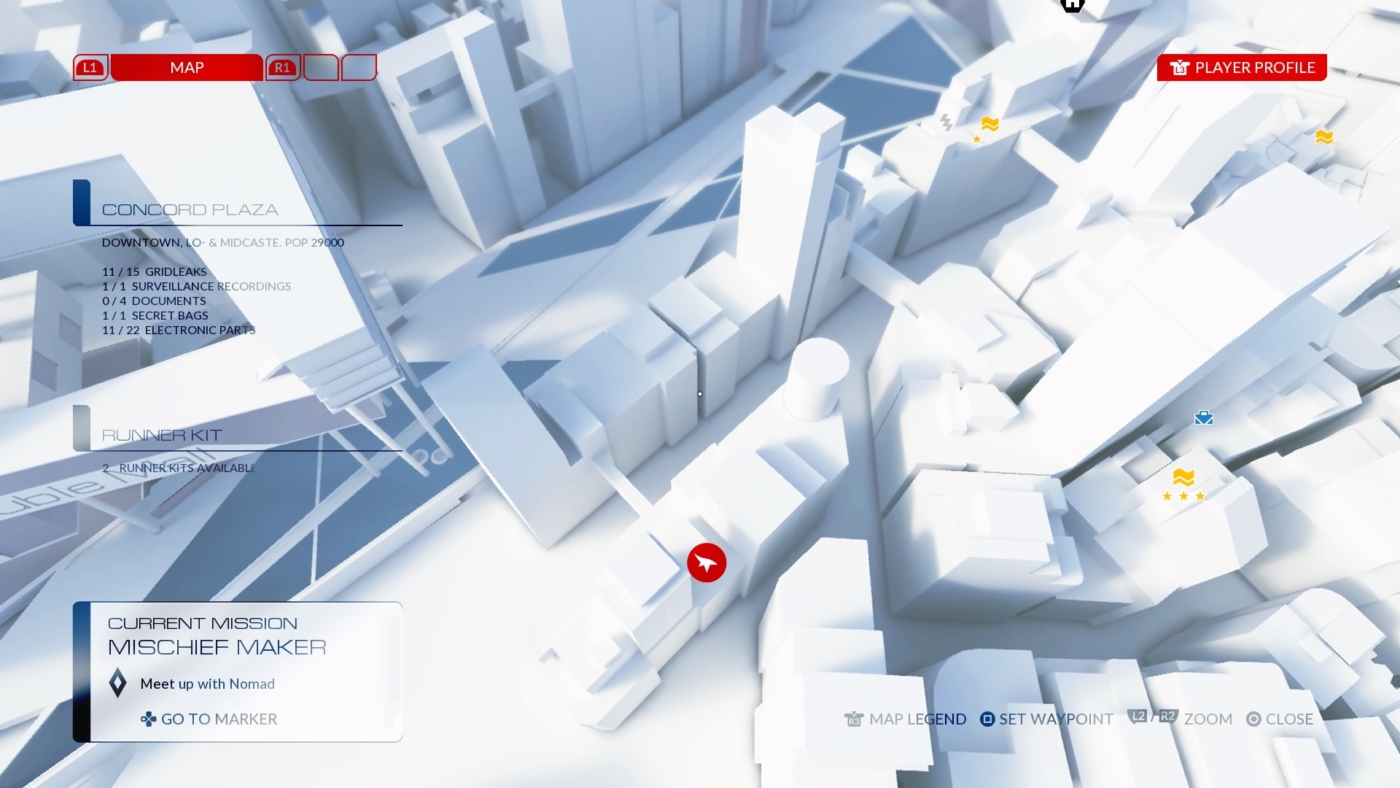Switch to the MAP tab
Viewport: 1400px width, 788px height.
tap(185, 67)
